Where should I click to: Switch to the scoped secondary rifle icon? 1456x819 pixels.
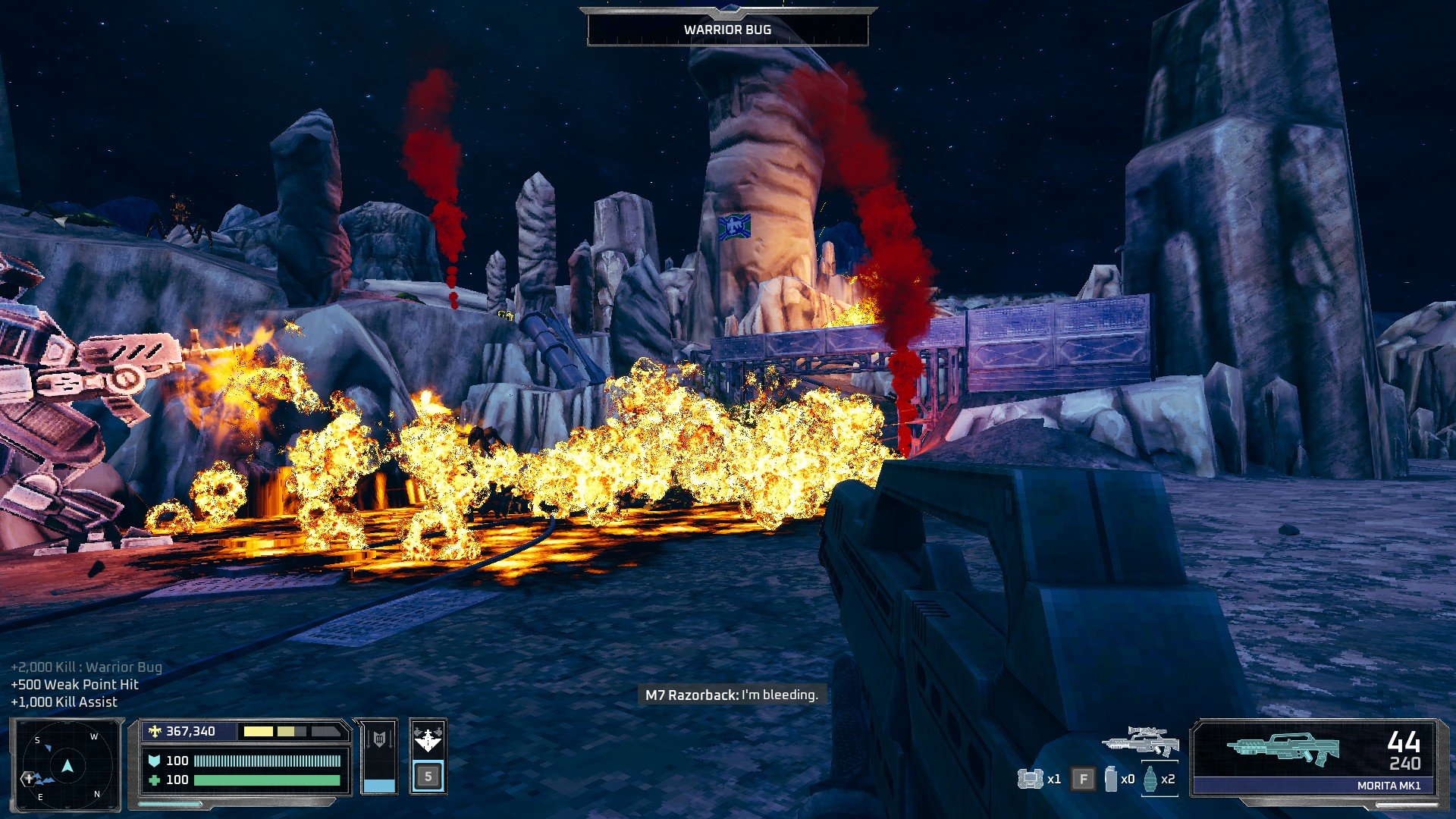pyautogui.click(x=1140, y=741)
